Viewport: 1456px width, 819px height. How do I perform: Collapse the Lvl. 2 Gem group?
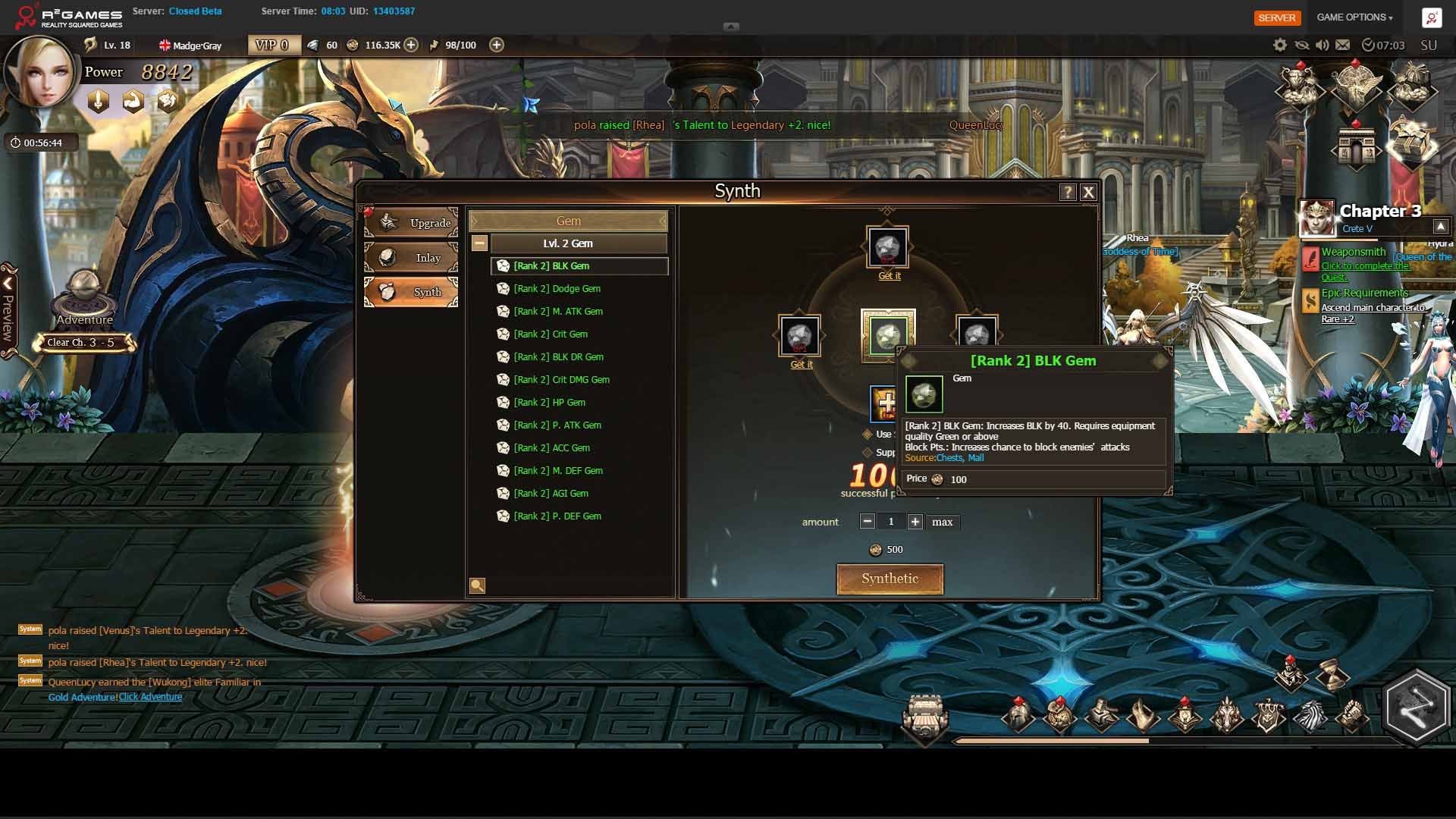pos(479,243)
